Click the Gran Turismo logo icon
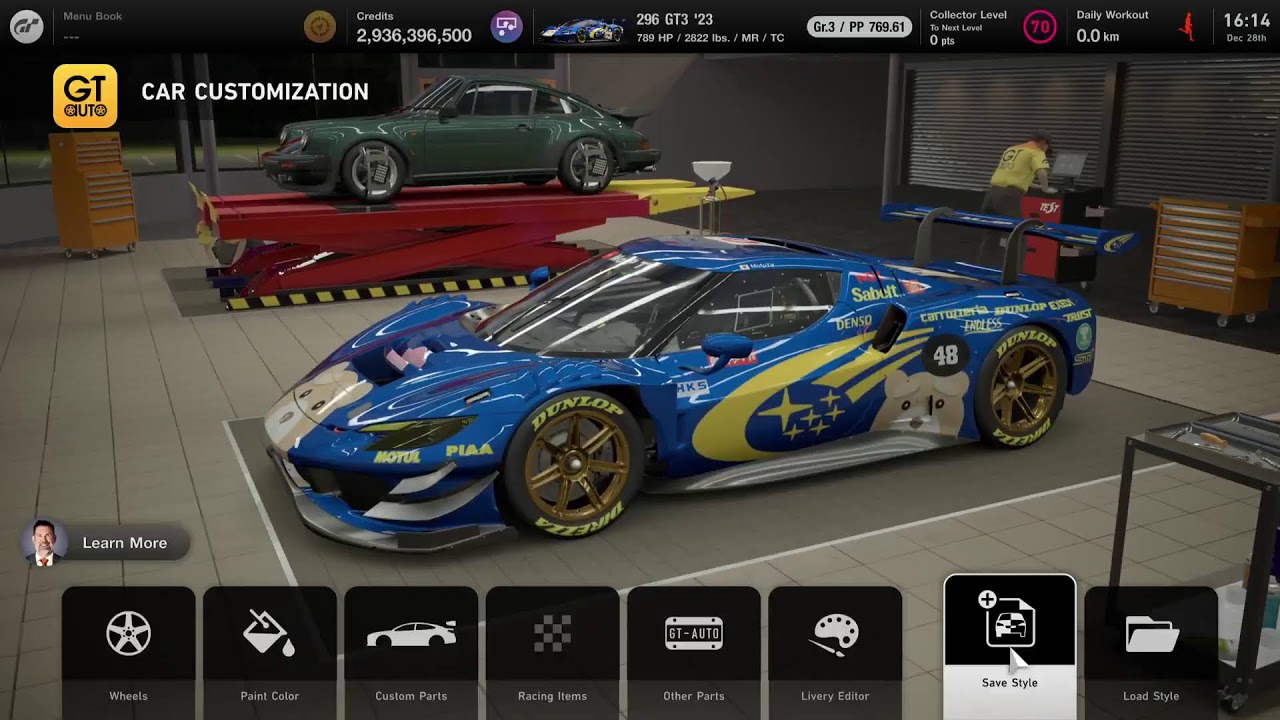Viewport: 1280px width, 720px height. point(27,27)
